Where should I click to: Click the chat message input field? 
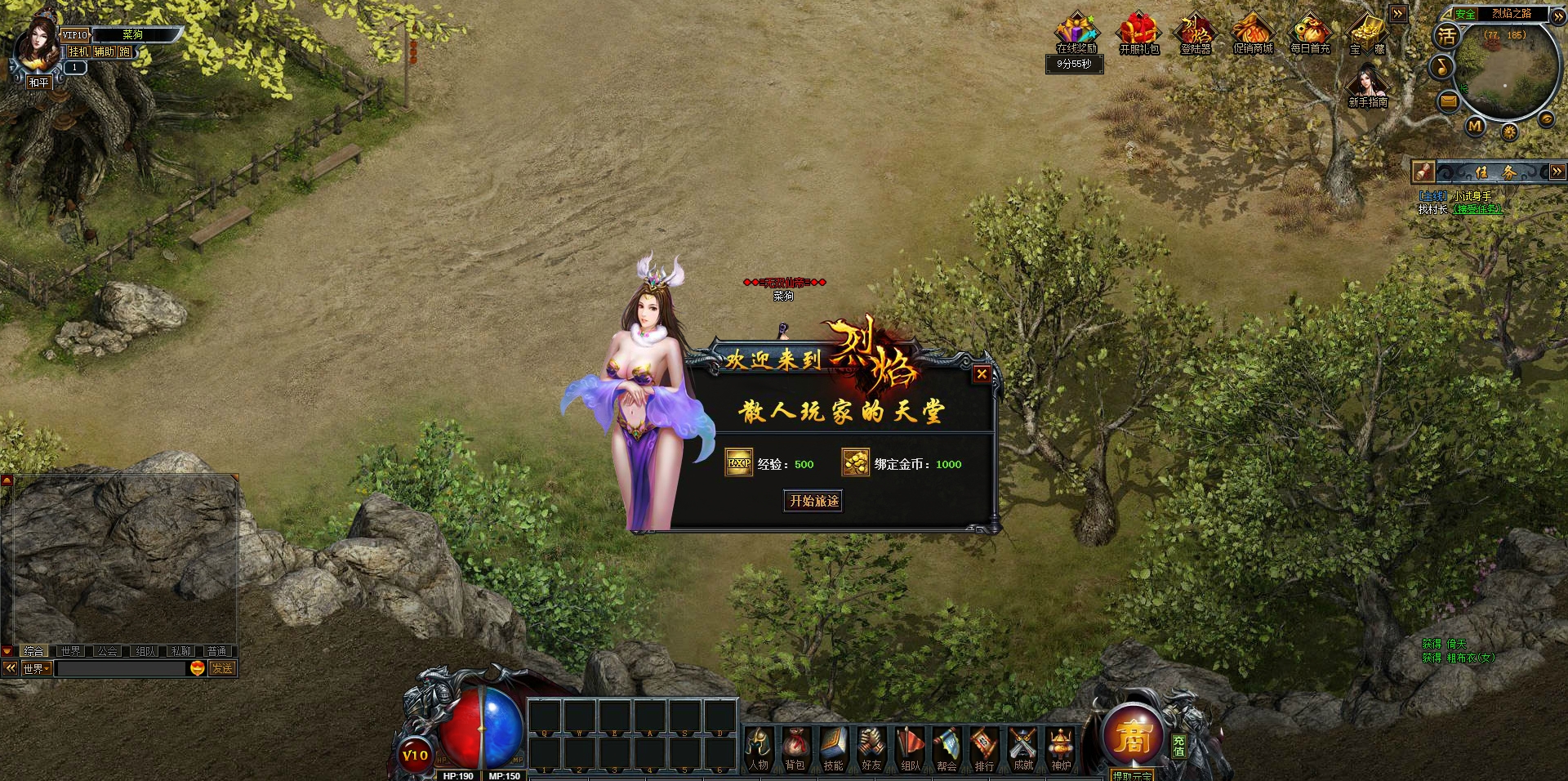(x=121, y=668)
